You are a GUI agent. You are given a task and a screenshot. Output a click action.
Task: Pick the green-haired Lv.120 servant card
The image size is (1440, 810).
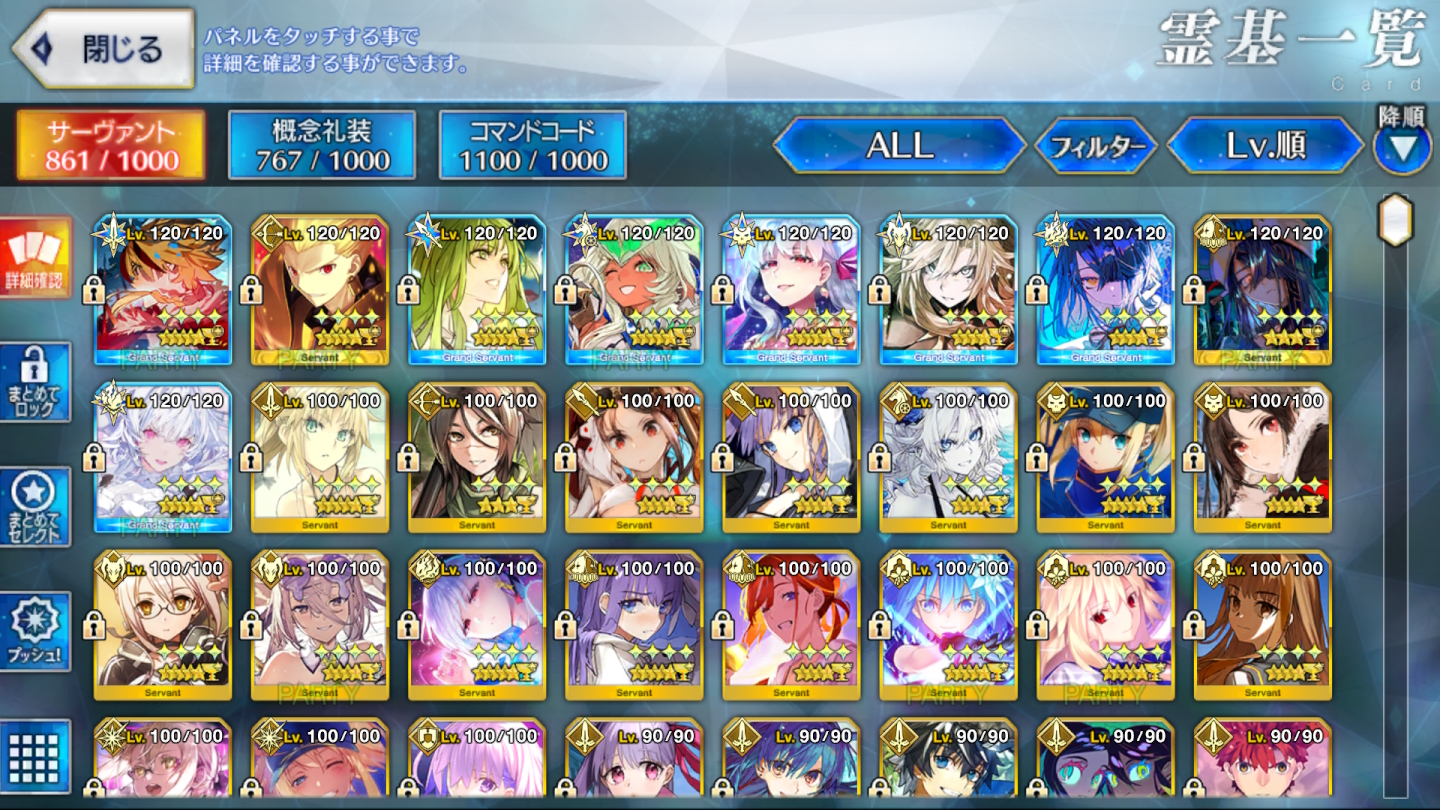point(477,290)
